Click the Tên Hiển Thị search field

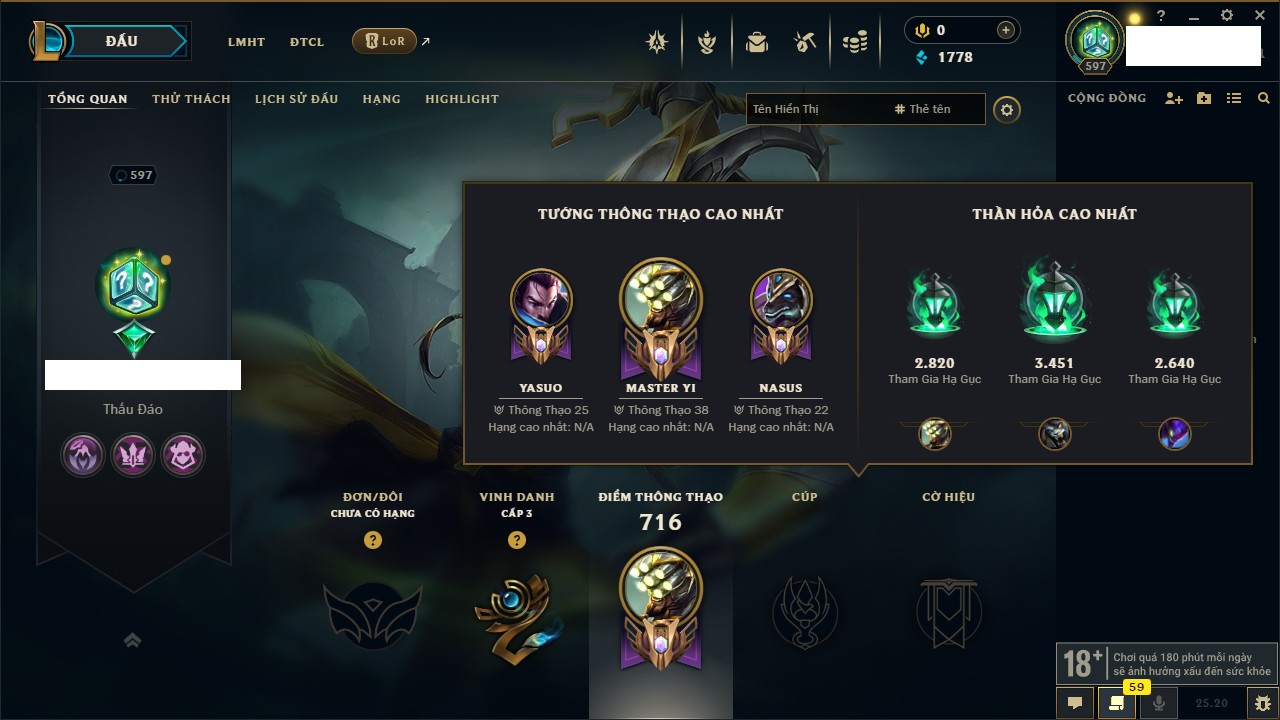click(x=815, y=109)
